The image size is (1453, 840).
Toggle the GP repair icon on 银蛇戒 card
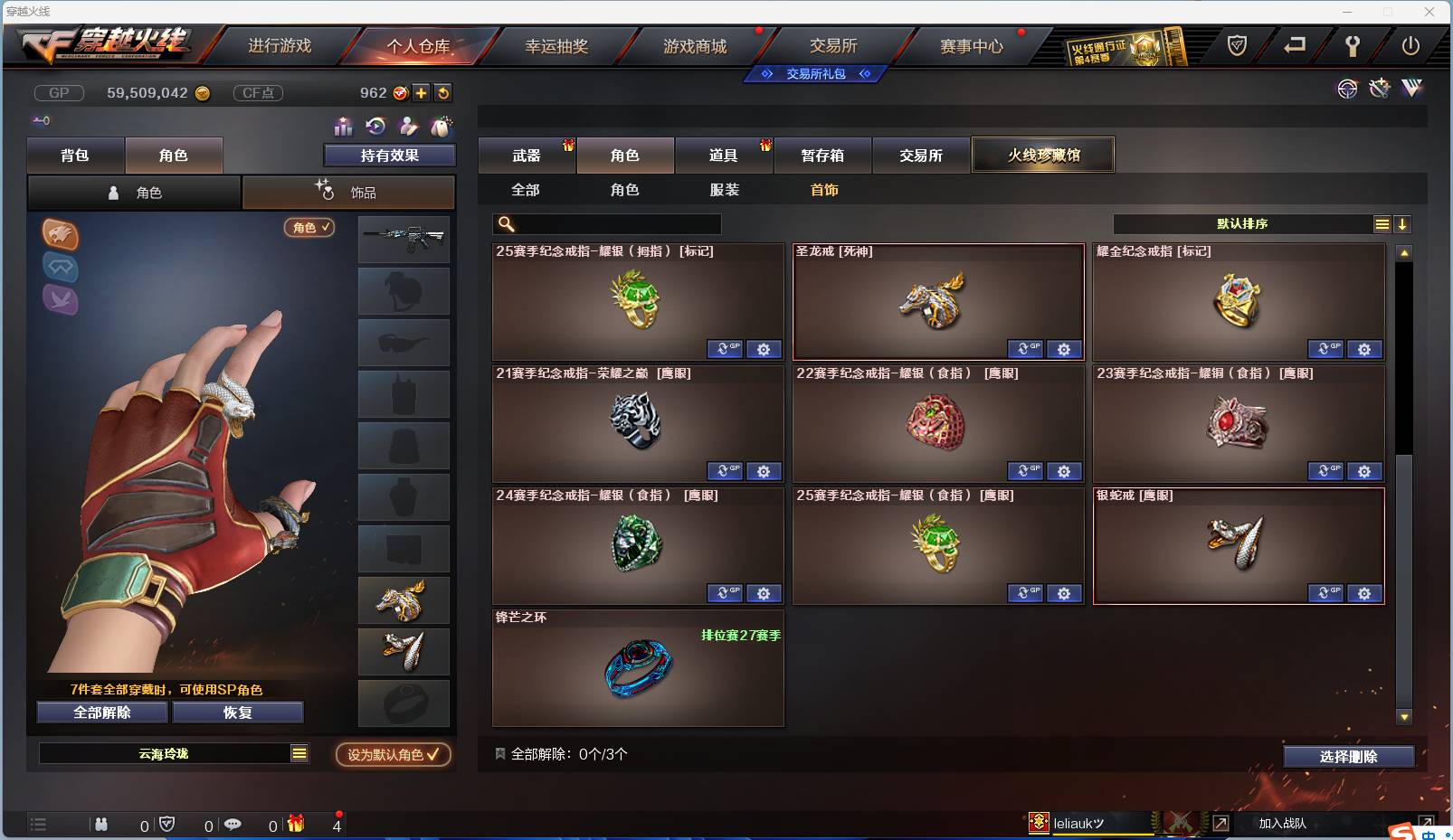(x=1326, y=593)
